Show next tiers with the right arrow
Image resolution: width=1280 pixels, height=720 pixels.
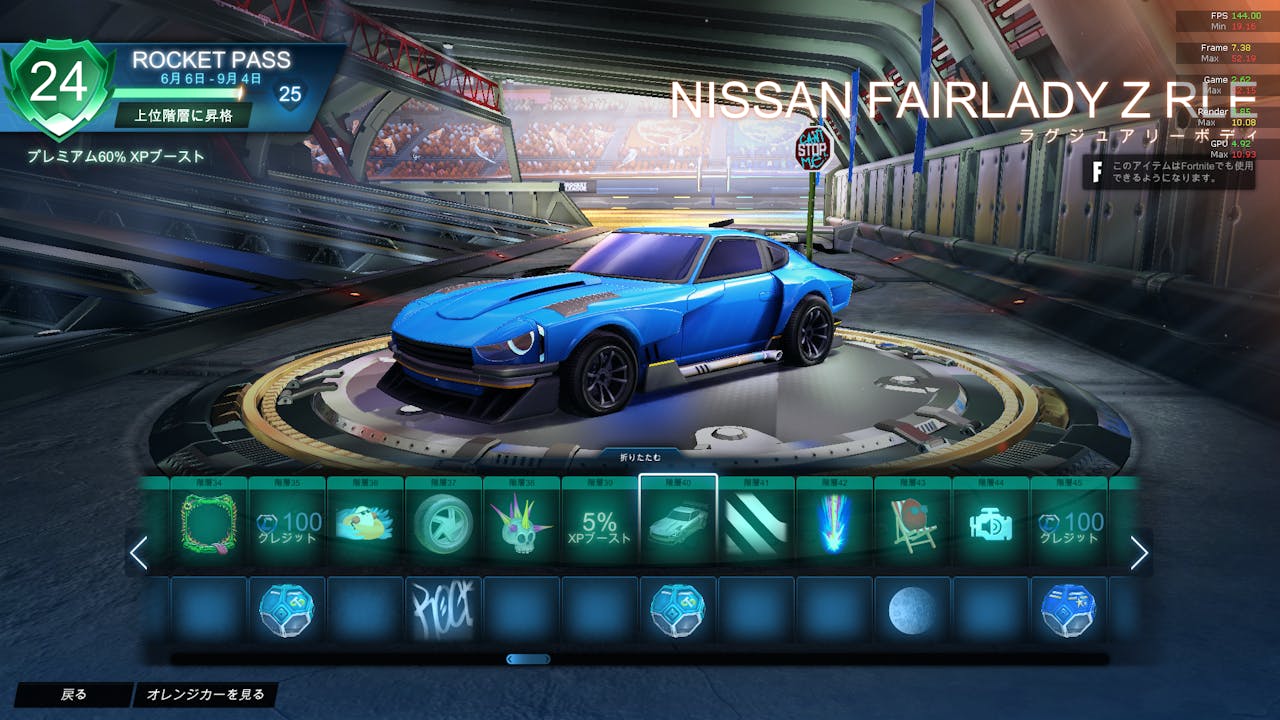tap(1139, 553)
